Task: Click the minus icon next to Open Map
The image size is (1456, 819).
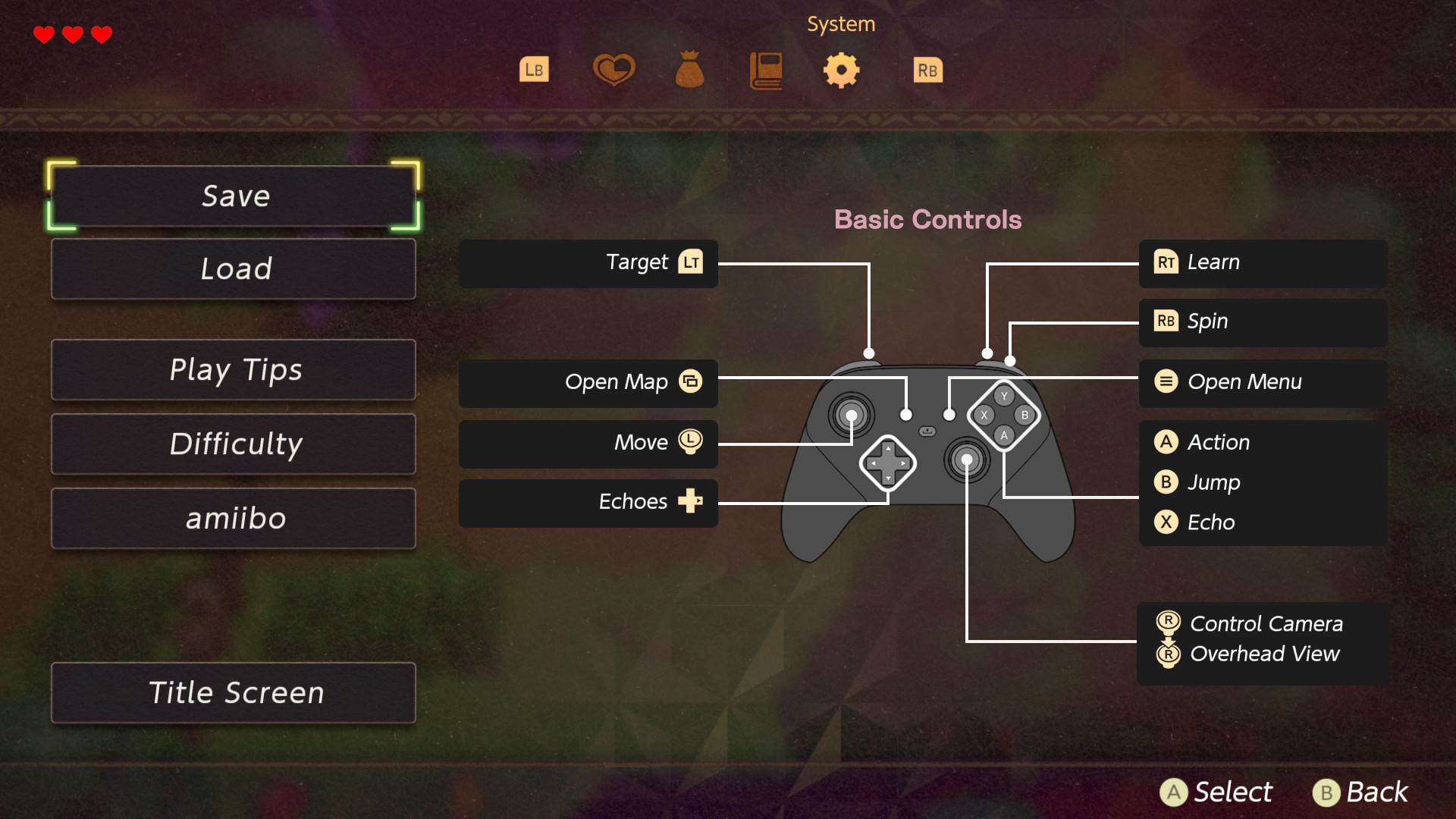Action: tap(691, 381)
